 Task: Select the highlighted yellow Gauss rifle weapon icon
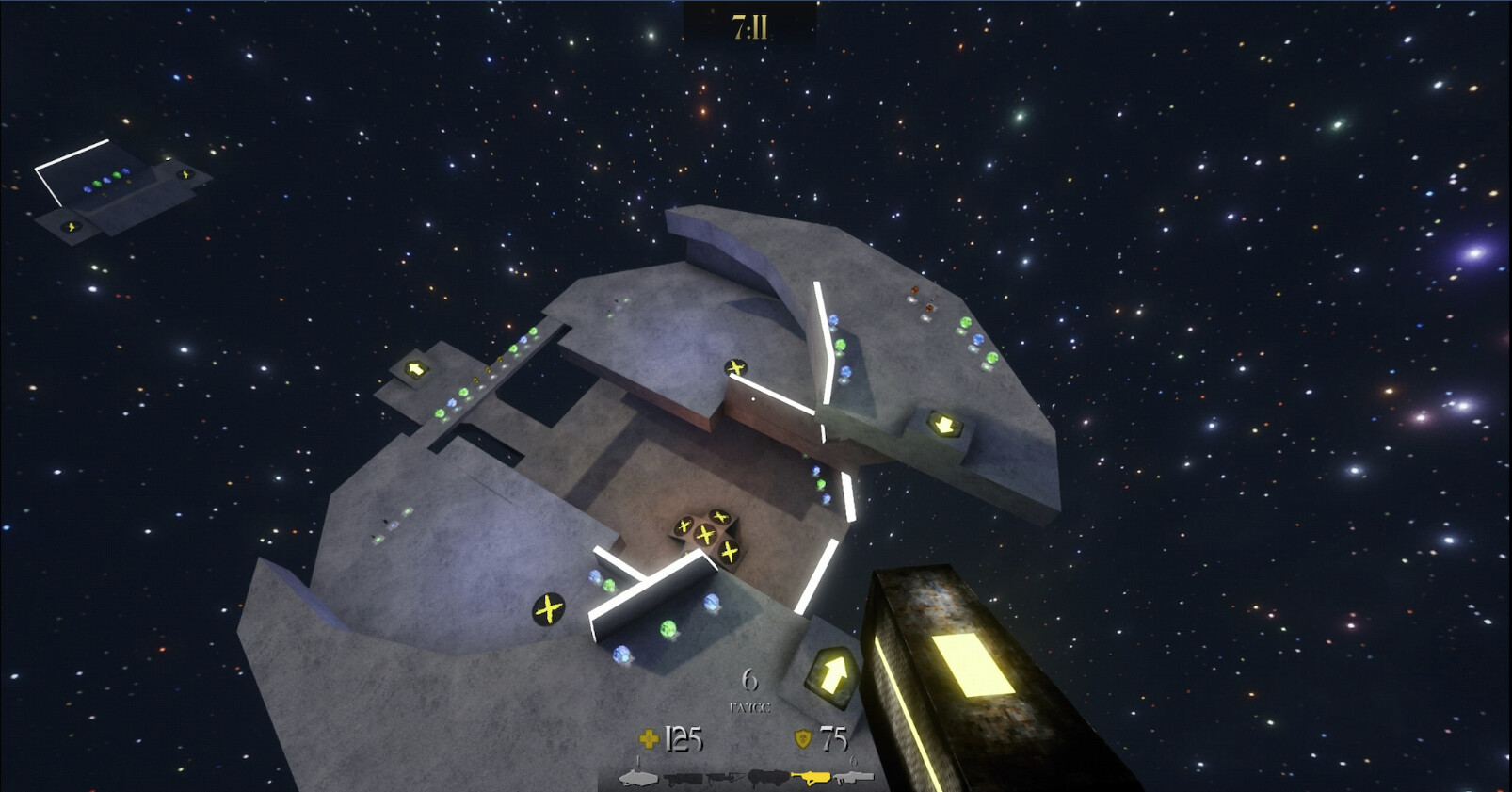tap(812, 777)
